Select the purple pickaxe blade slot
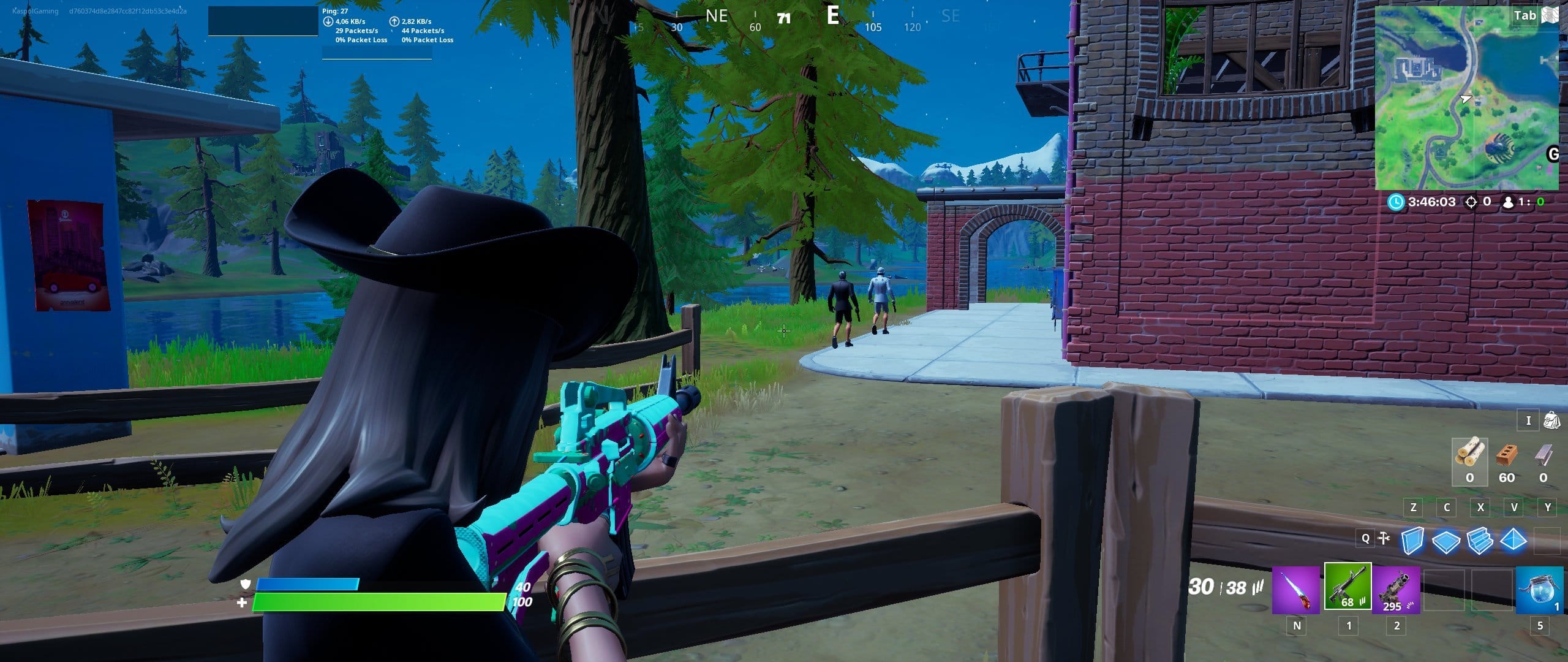The image size is (1568, 662). tap(1295, 589)
